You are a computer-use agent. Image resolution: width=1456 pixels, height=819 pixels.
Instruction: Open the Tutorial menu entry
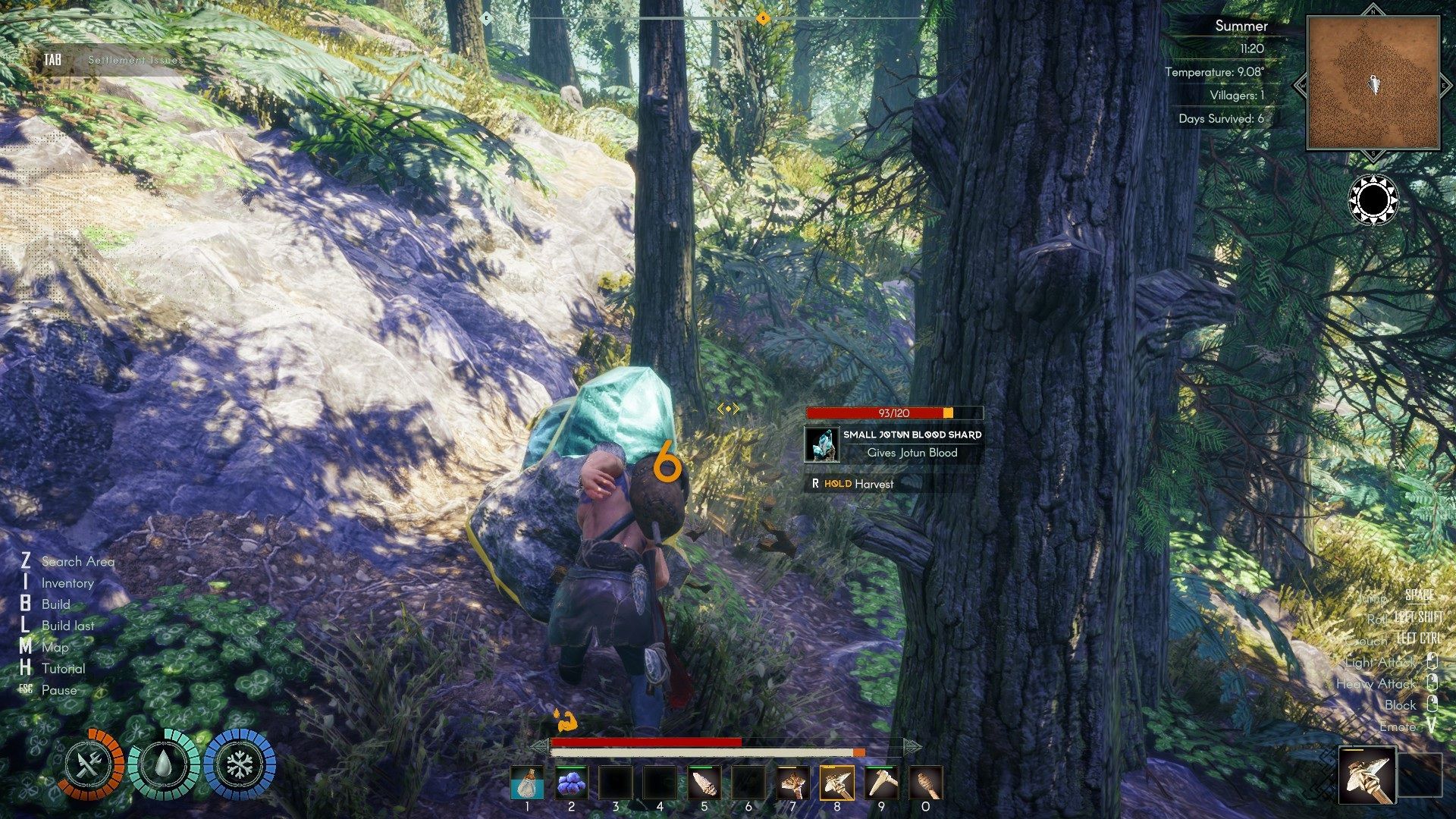coord(64,669)
